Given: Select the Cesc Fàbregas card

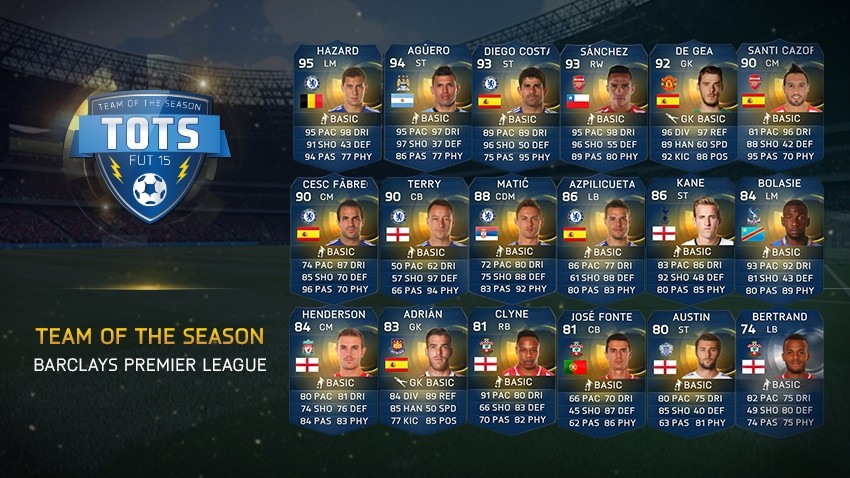Looking at the screenshot, I should click(334, 238).
